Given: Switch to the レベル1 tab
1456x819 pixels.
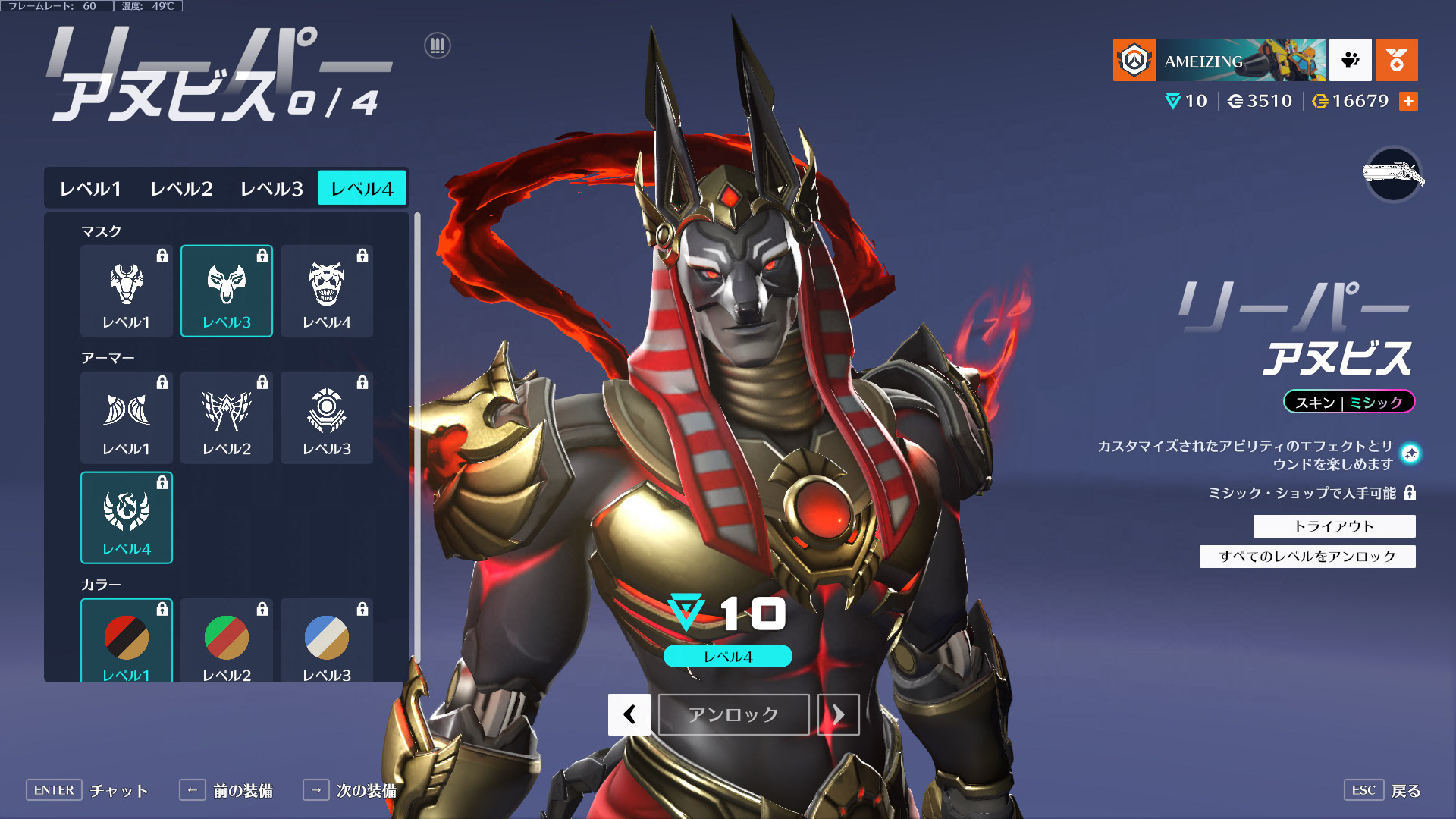Looking at the screenshot, I should pos(90,188).
